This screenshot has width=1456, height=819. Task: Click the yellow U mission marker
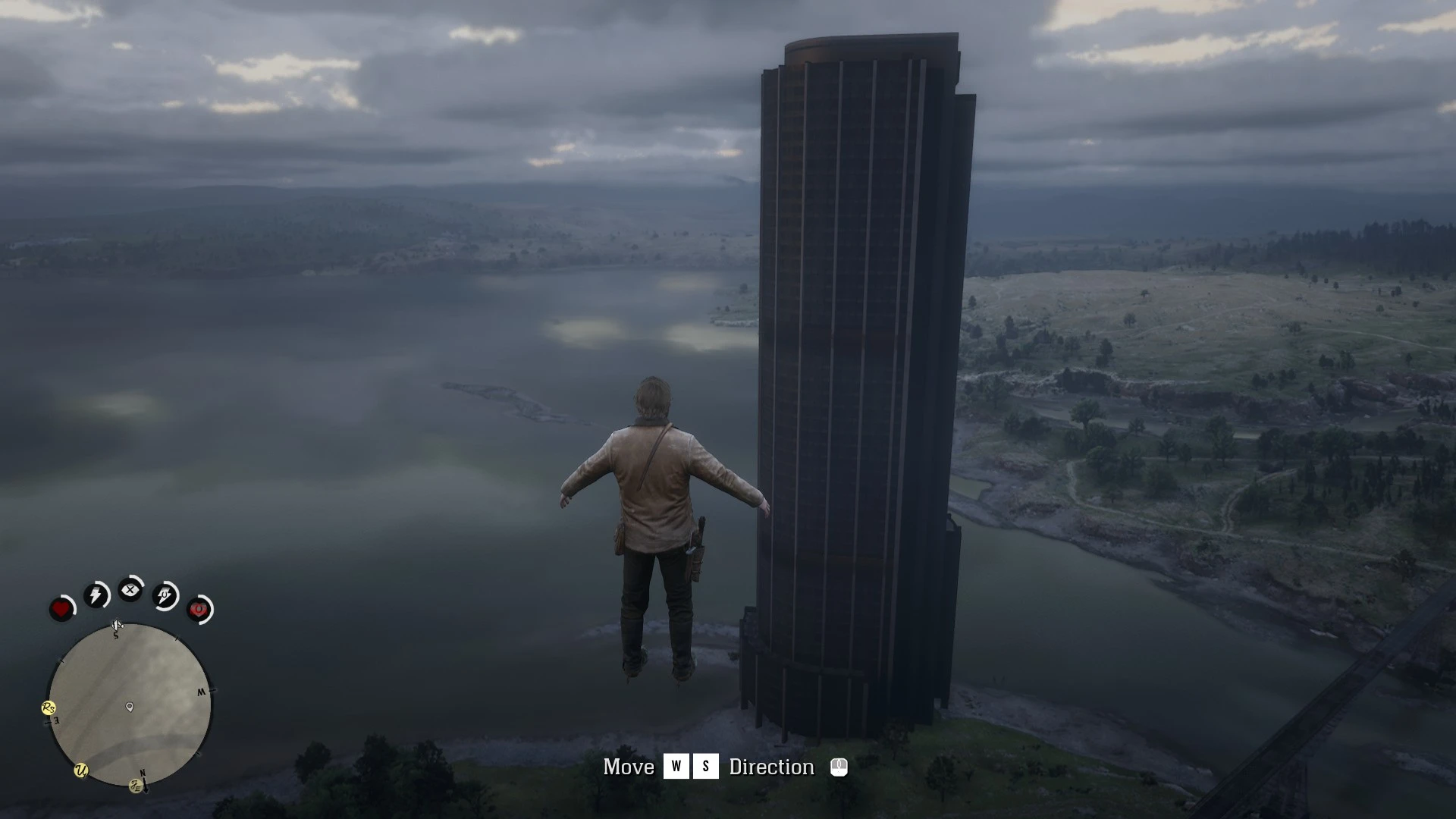[81, 770]
